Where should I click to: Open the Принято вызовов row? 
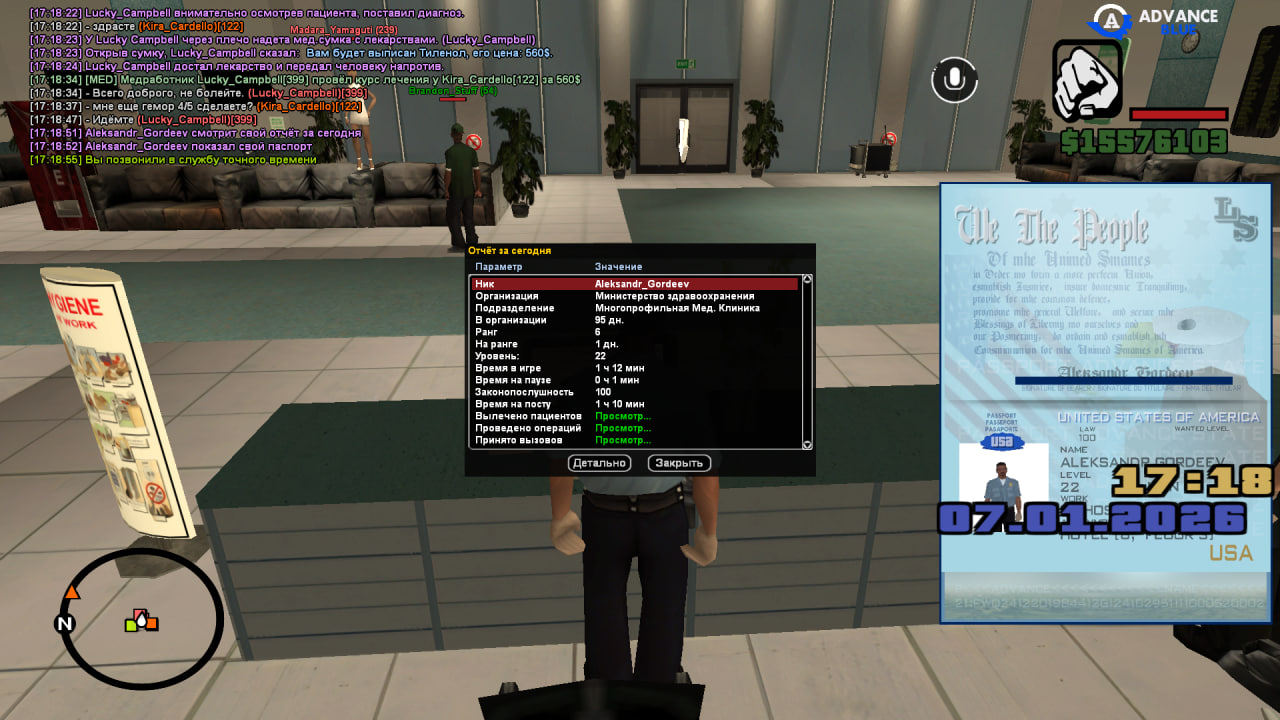tap(635, 440)
